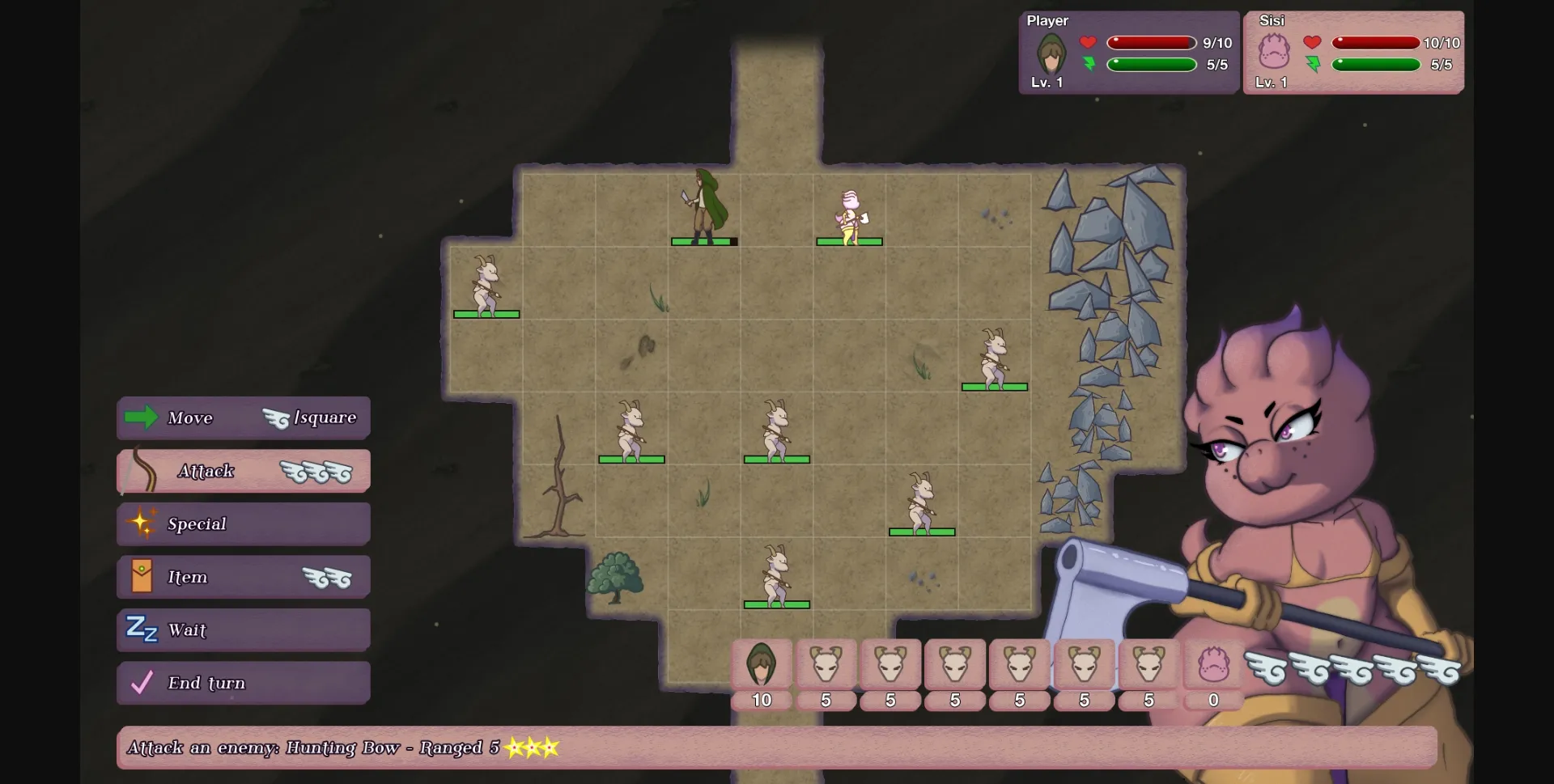Select the Item command's potion icon
This screenshot has width=1554, height=784.
142,576
